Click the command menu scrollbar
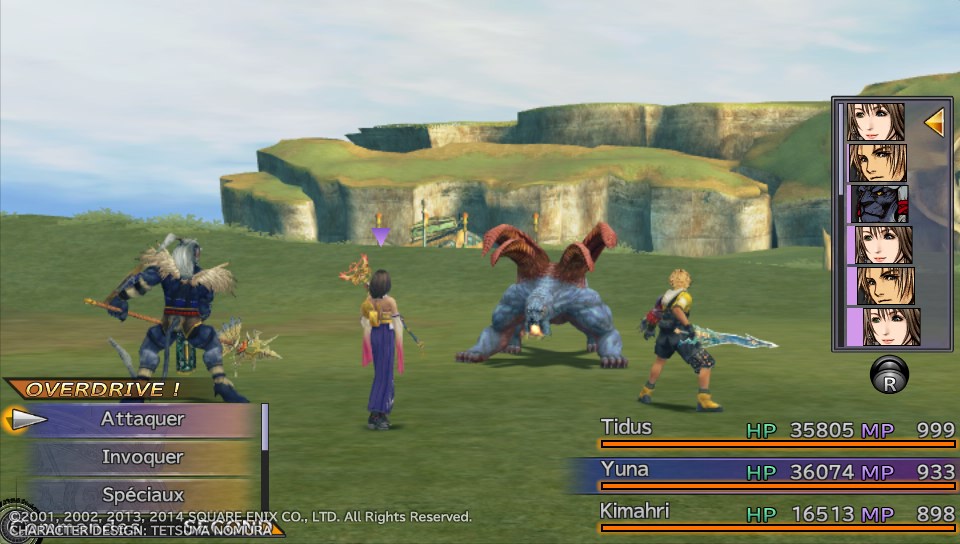Image resolution: width=960 pixels, height=544 pixels. 265,428
